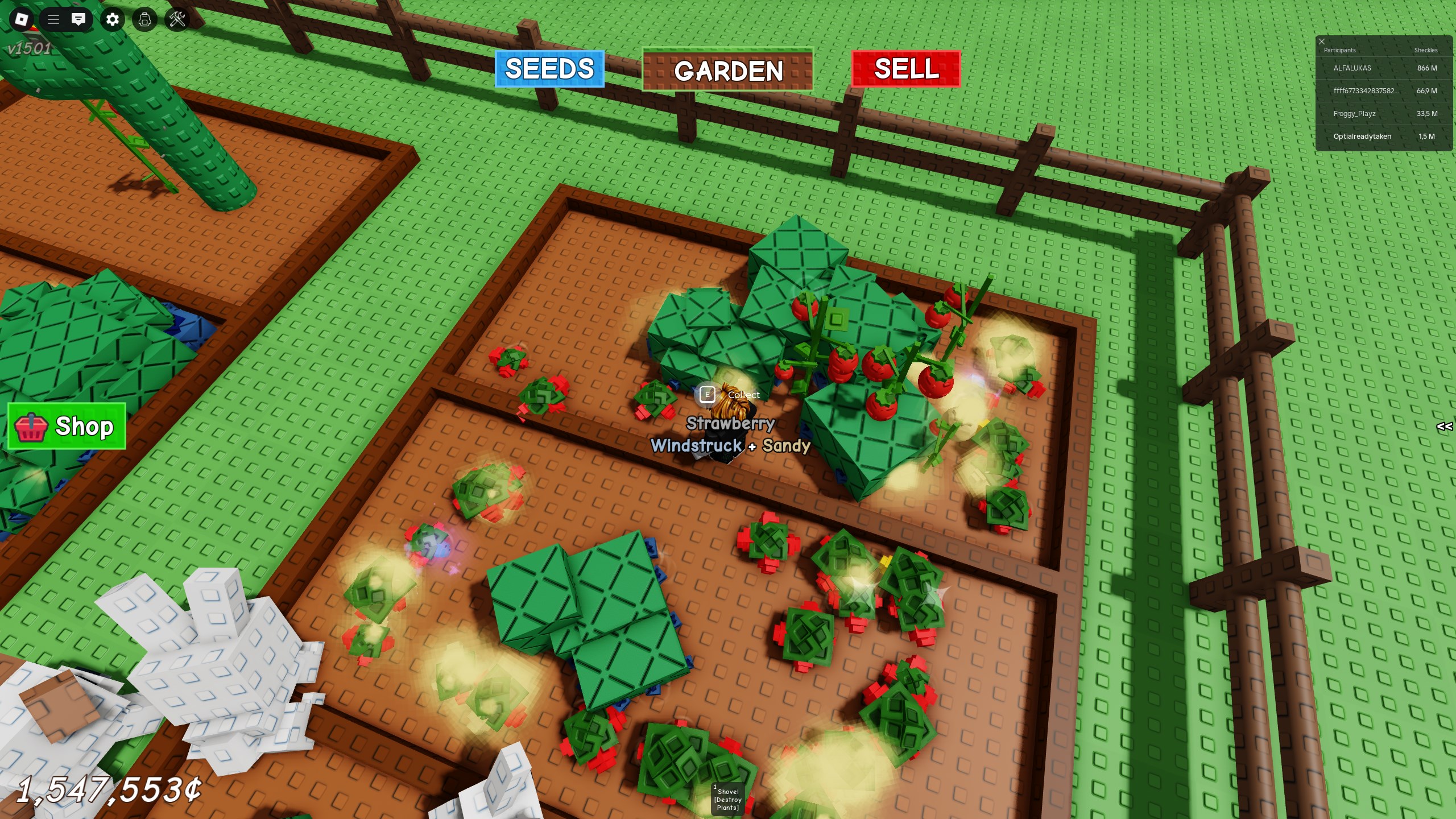Click the SELL button
1456x819 pixels.
click(905, 69)
